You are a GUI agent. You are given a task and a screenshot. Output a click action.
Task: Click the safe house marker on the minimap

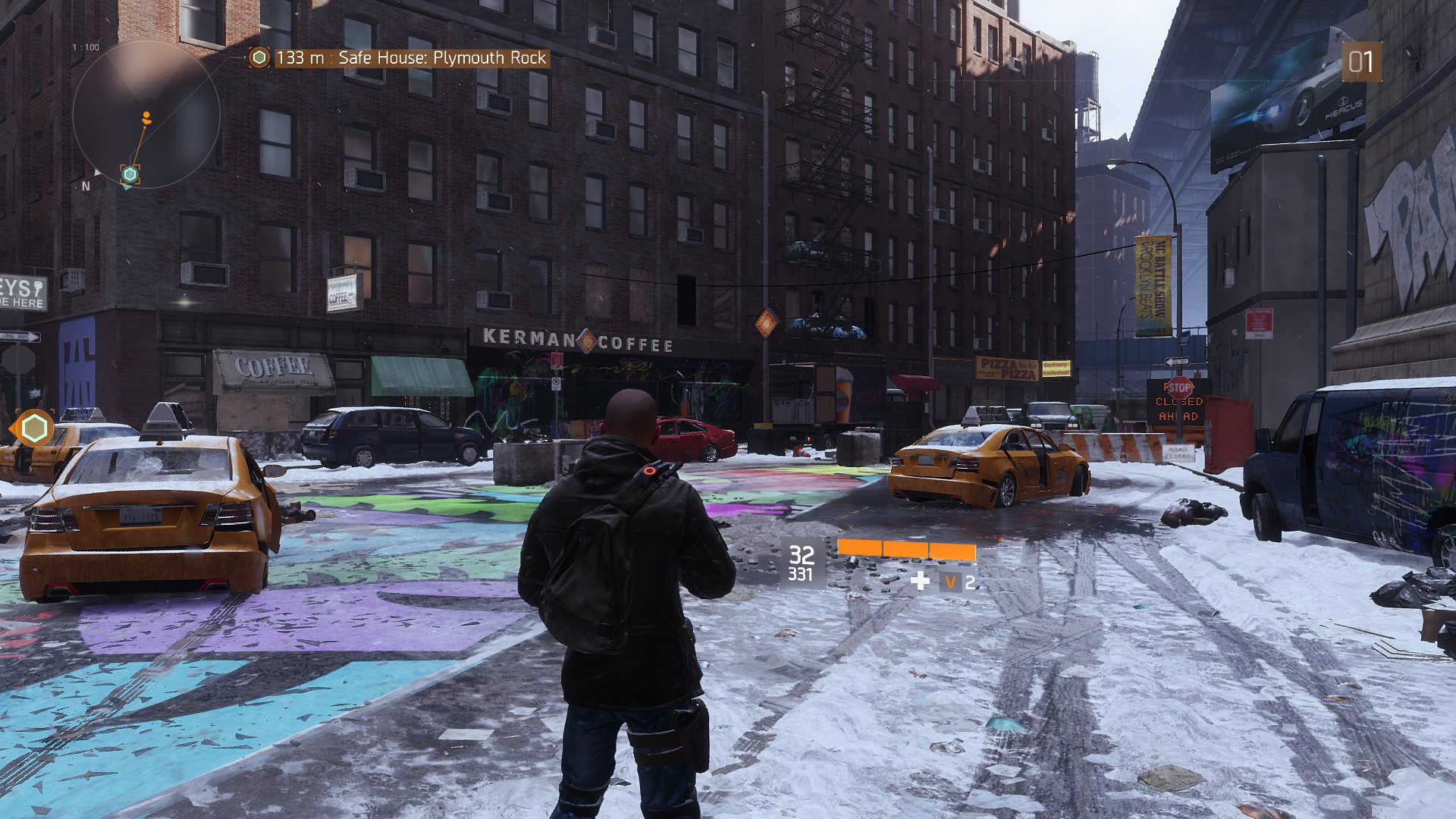(130, 174)
